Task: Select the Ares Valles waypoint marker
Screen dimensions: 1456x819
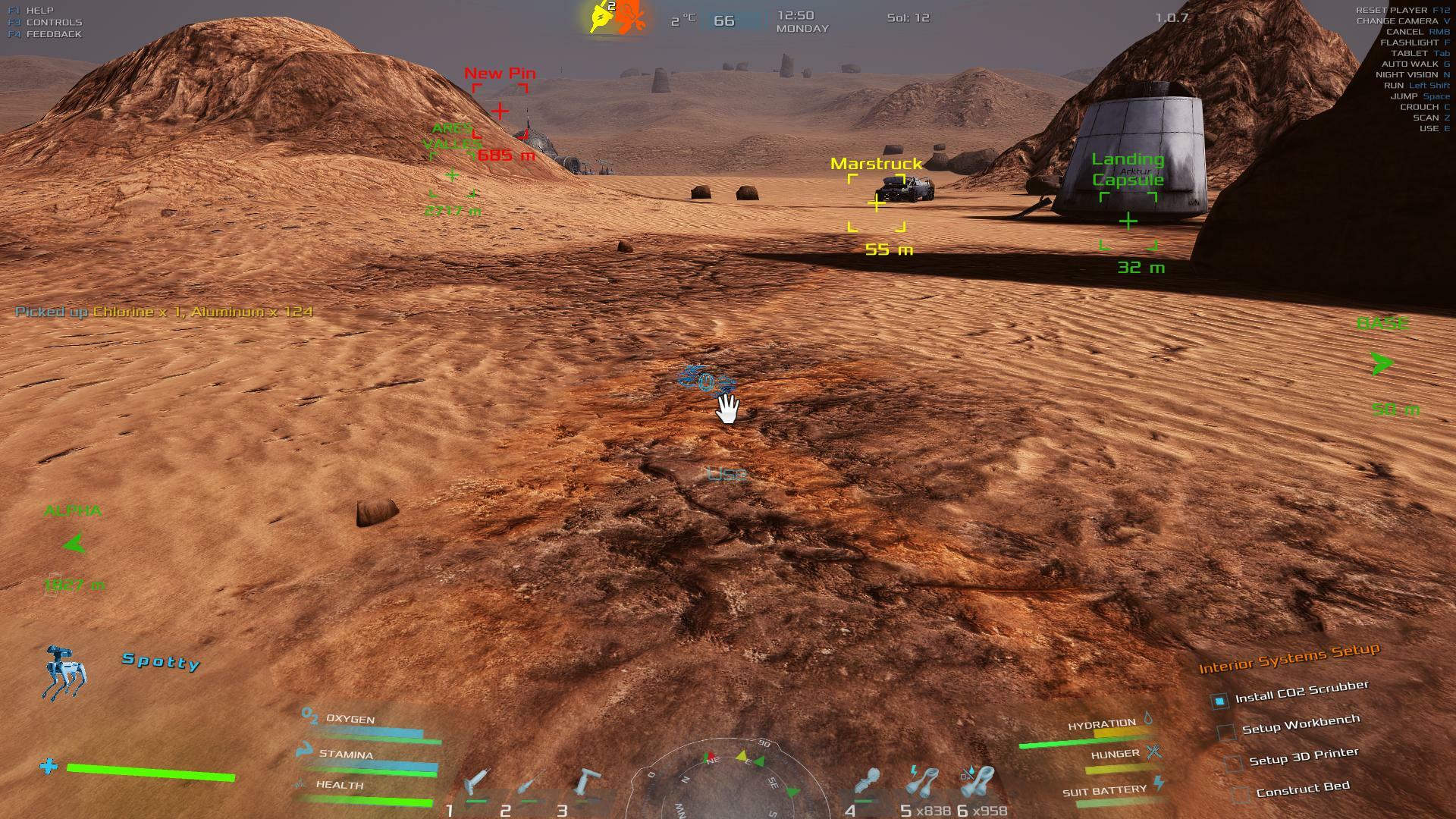Action: pyautogui.click(x=452, y=176)
